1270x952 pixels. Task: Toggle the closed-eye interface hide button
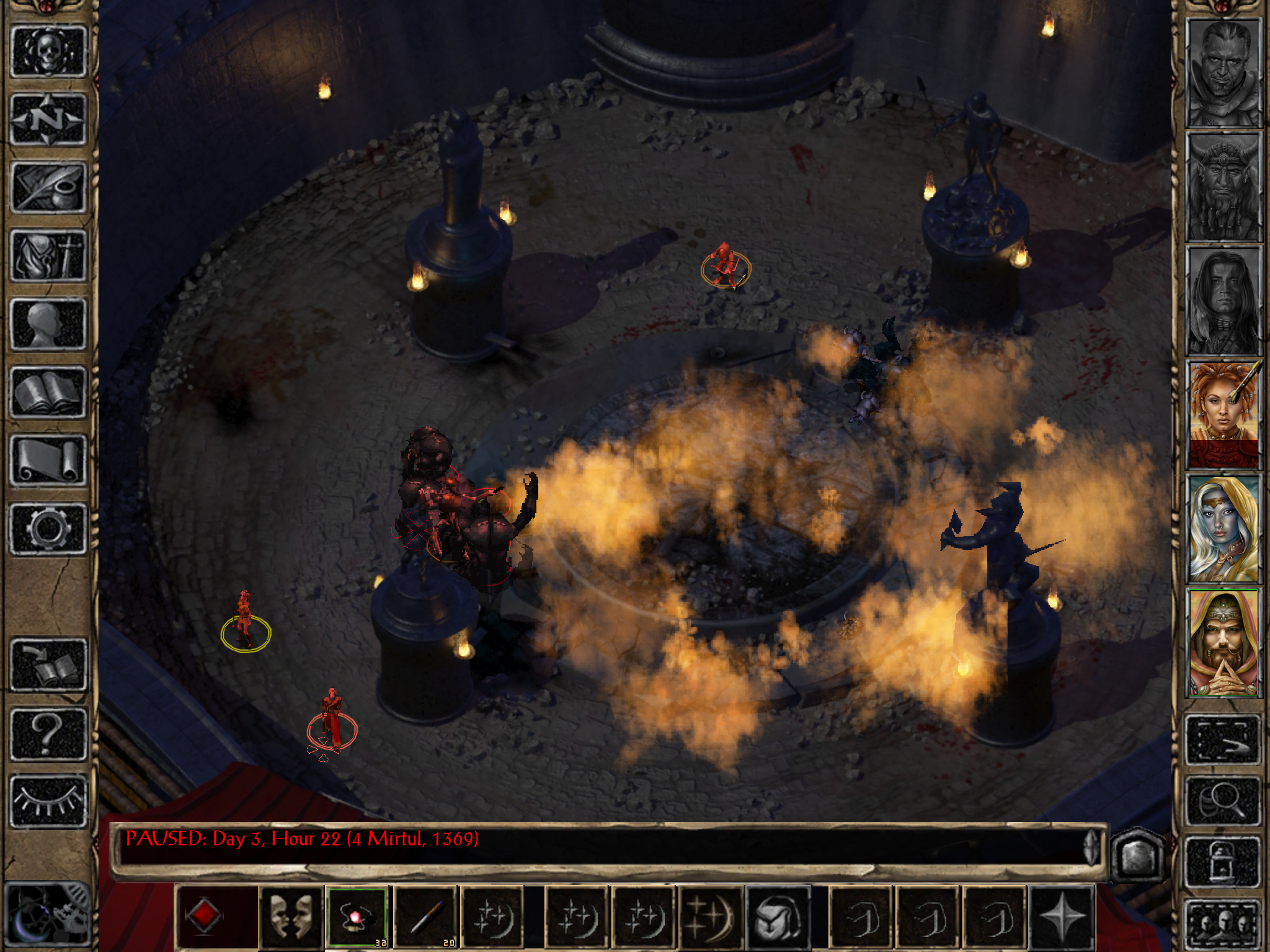[48, 802]
